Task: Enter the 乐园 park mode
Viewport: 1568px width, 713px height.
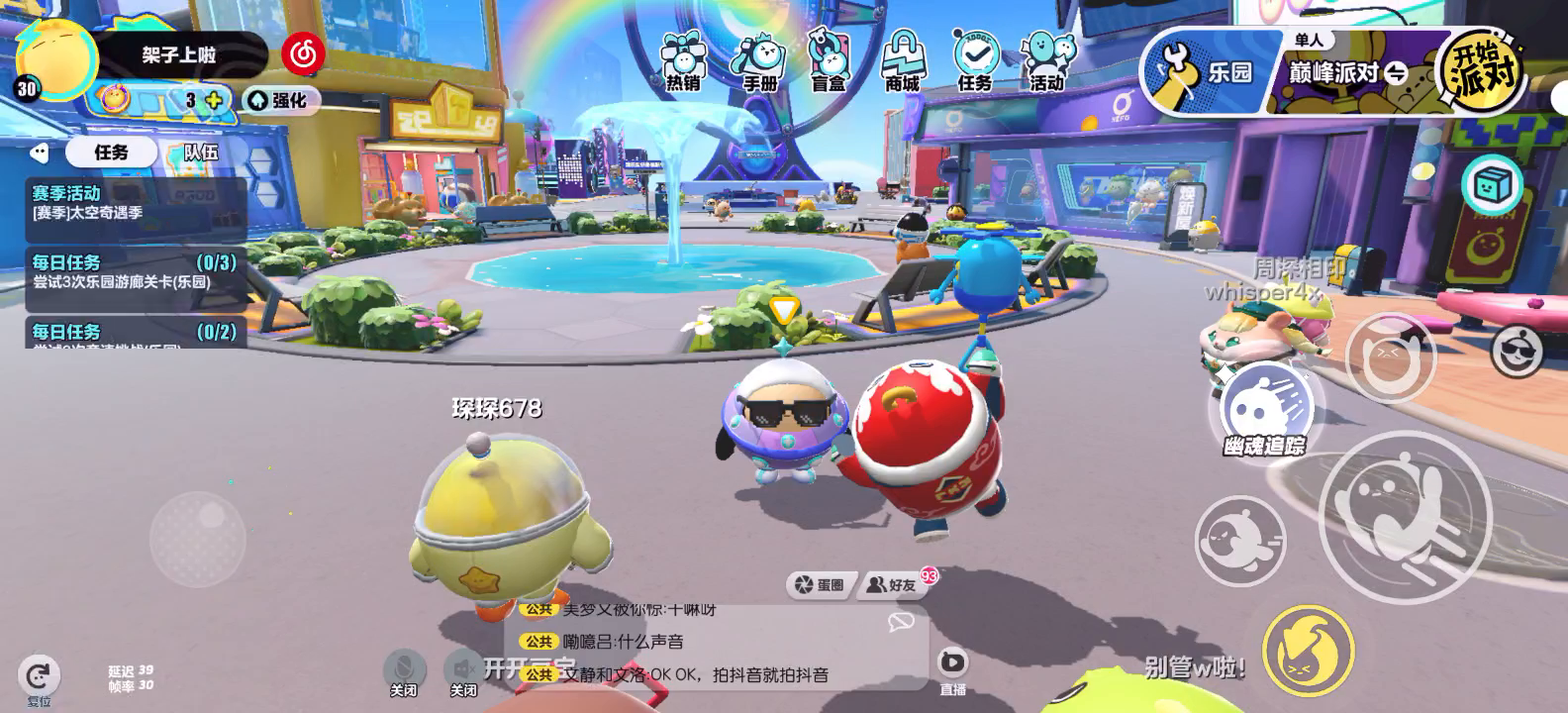Action: [x=1206, y=73]
